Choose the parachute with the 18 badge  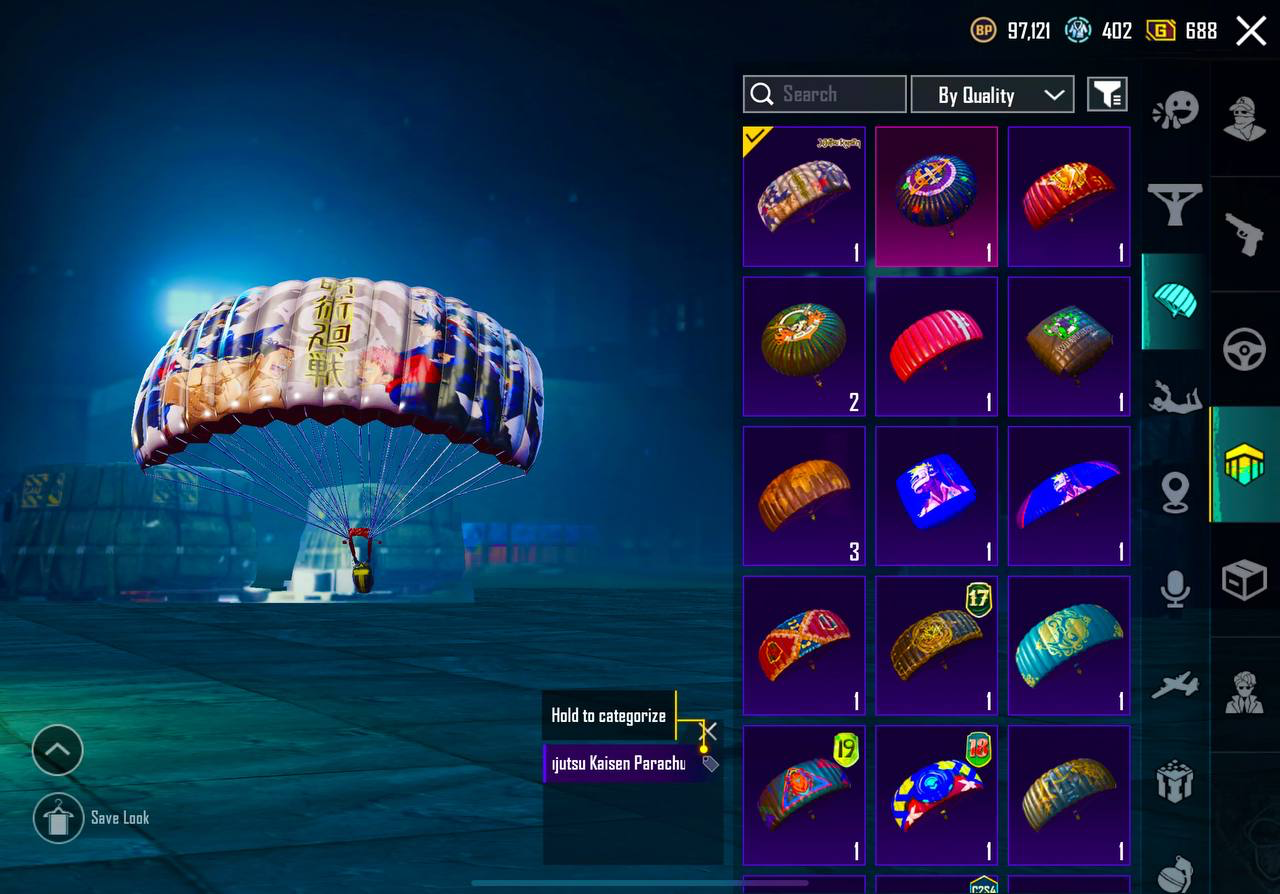coord(936,796)
